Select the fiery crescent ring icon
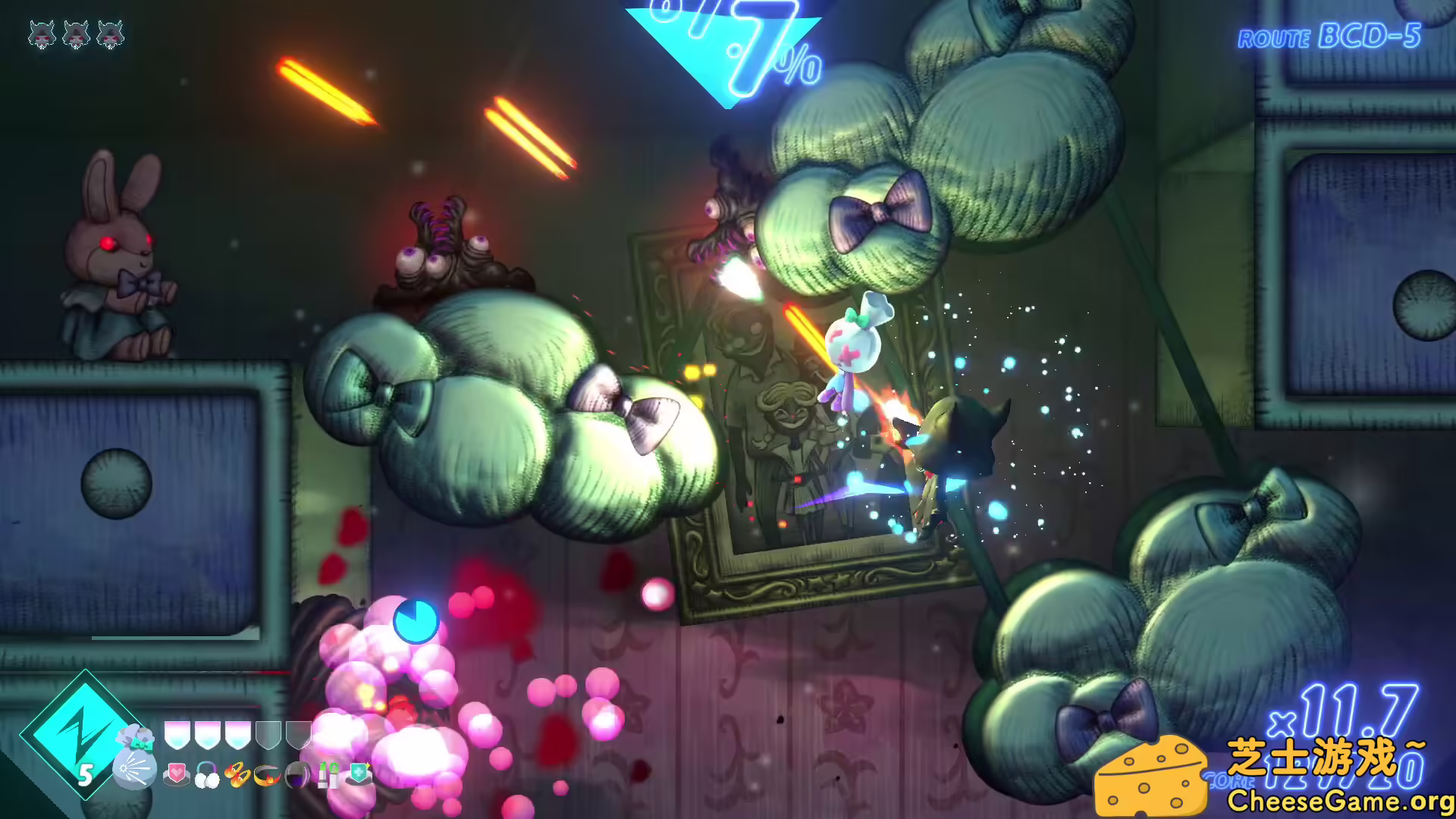This screenshot has height=819, width=1456. tap(265, 774)
